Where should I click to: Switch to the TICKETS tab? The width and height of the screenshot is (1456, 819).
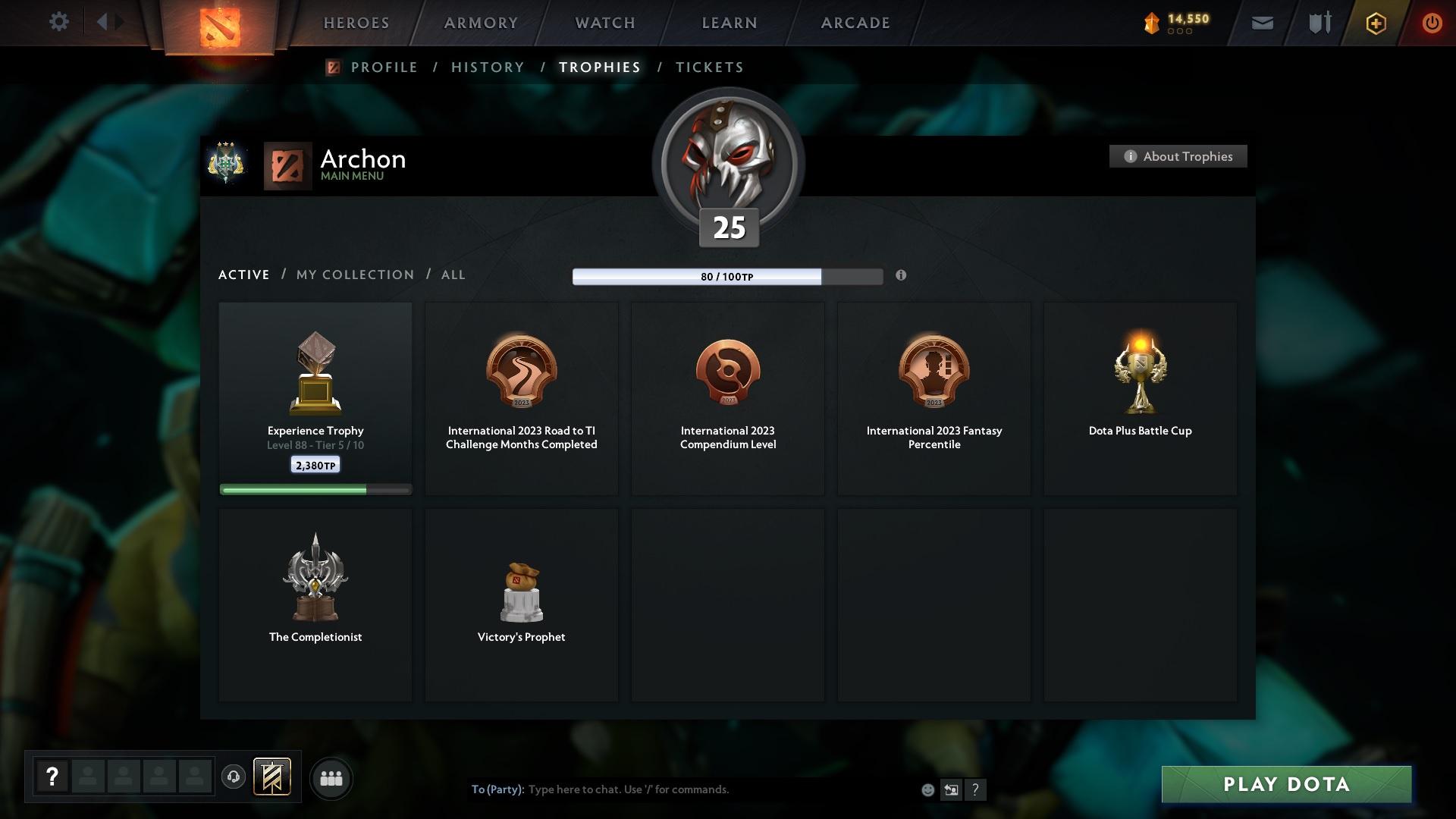(x=708, y=67)
